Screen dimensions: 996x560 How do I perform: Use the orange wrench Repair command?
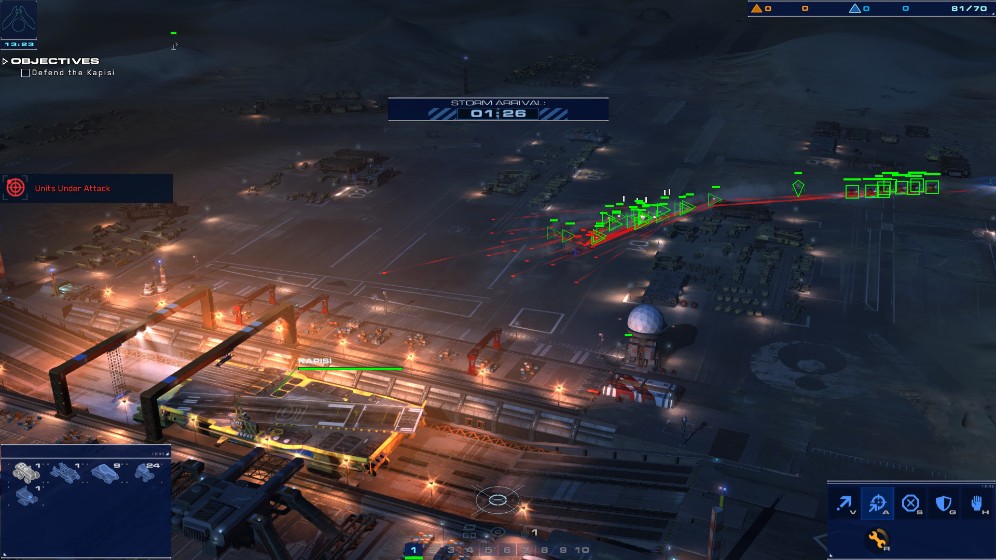click(879, 540)
